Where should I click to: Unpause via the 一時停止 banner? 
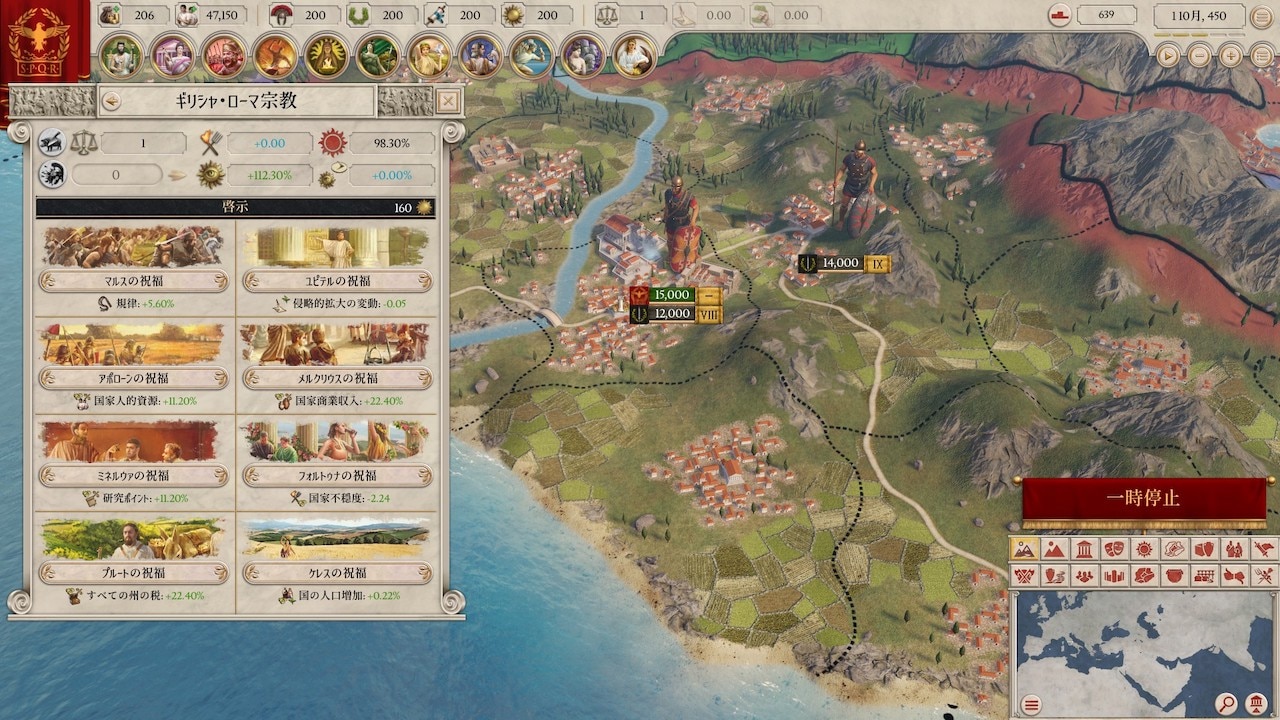(1146, 496)
